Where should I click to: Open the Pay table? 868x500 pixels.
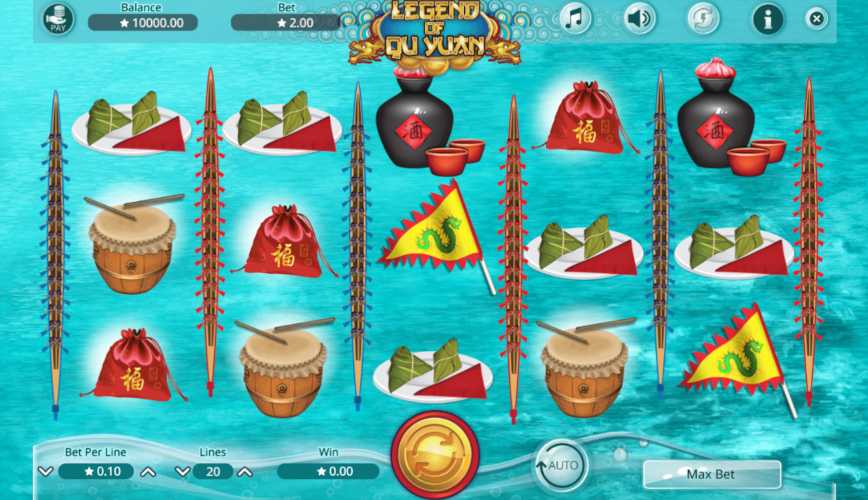pos(57,19)
